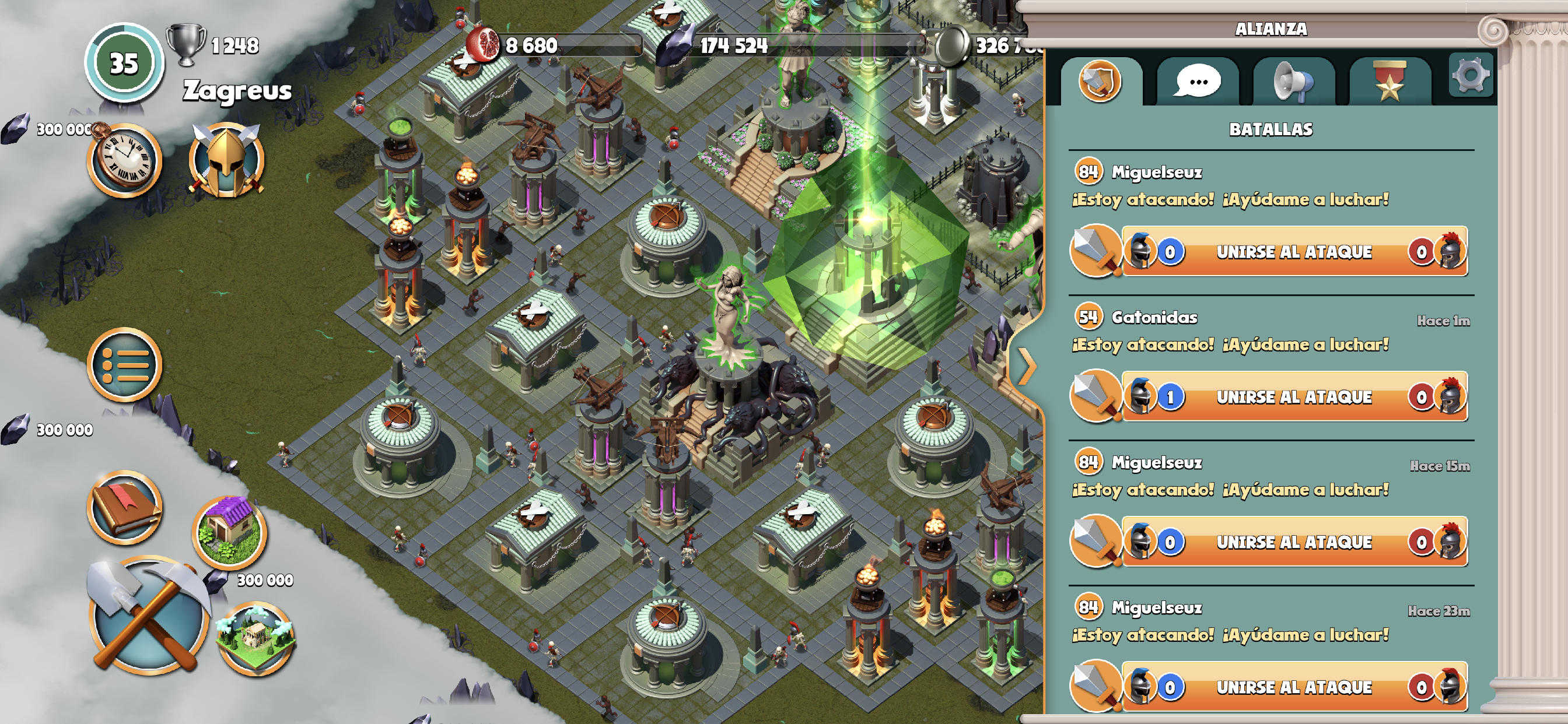1568x724 pixels.
Task: Open the star medal tab
Action: pos(1389,82)
